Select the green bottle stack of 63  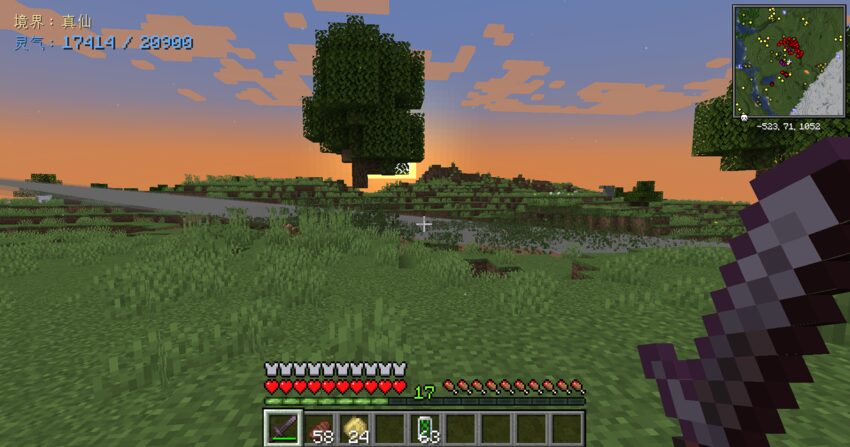pos(426,428)
